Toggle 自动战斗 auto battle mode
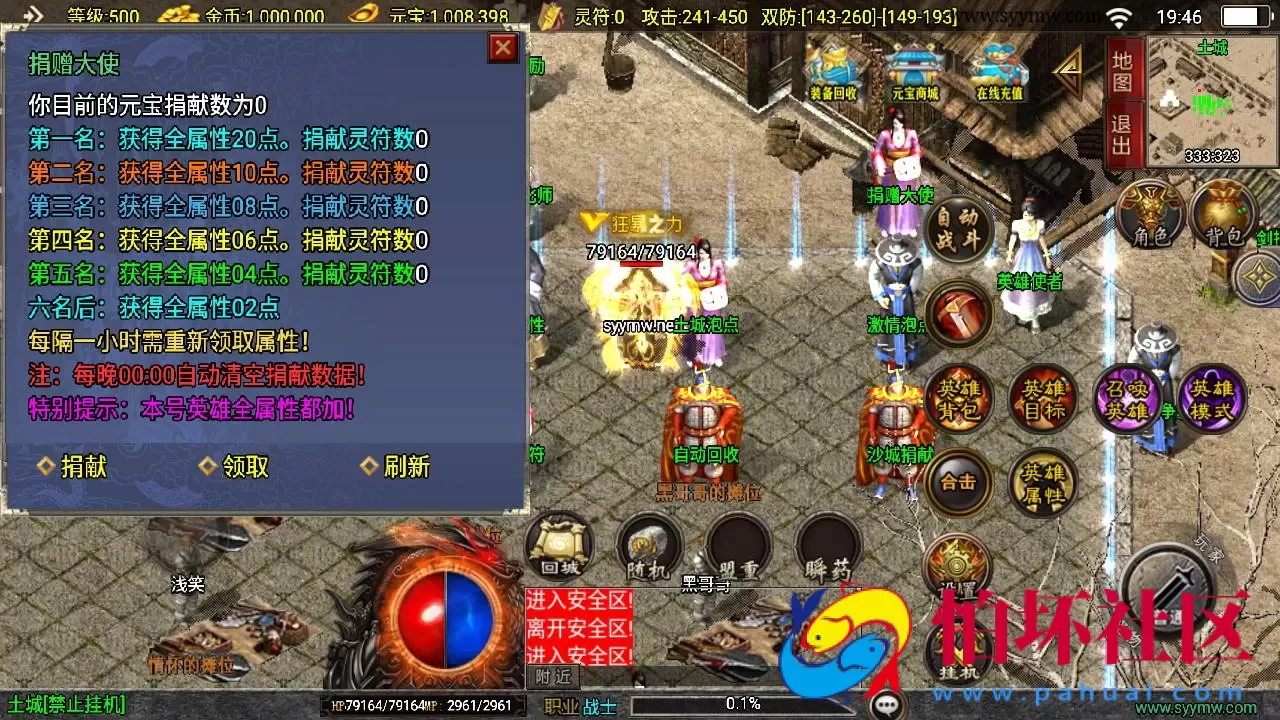 coord(958,228)
